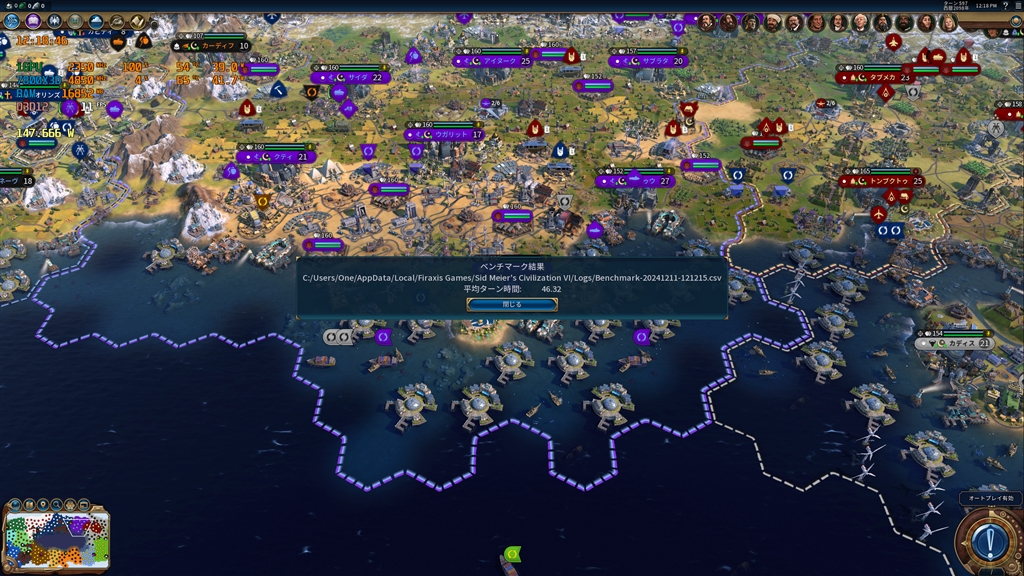Open the first leader portrait in the diplomacy ribbon
Viewport: 1024px width, 576px height.
coord(706,23)
